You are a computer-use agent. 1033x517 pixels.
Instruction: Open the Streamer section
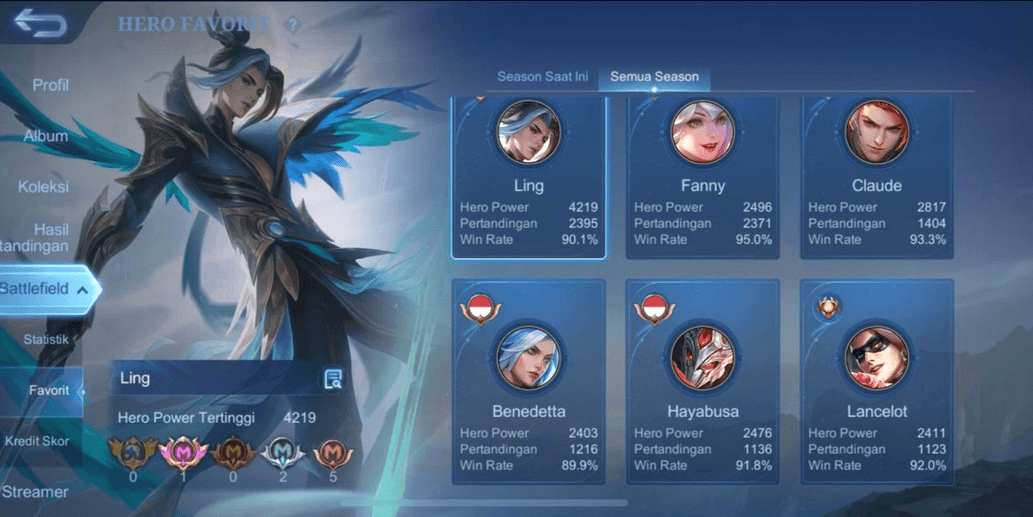point(35,492)
